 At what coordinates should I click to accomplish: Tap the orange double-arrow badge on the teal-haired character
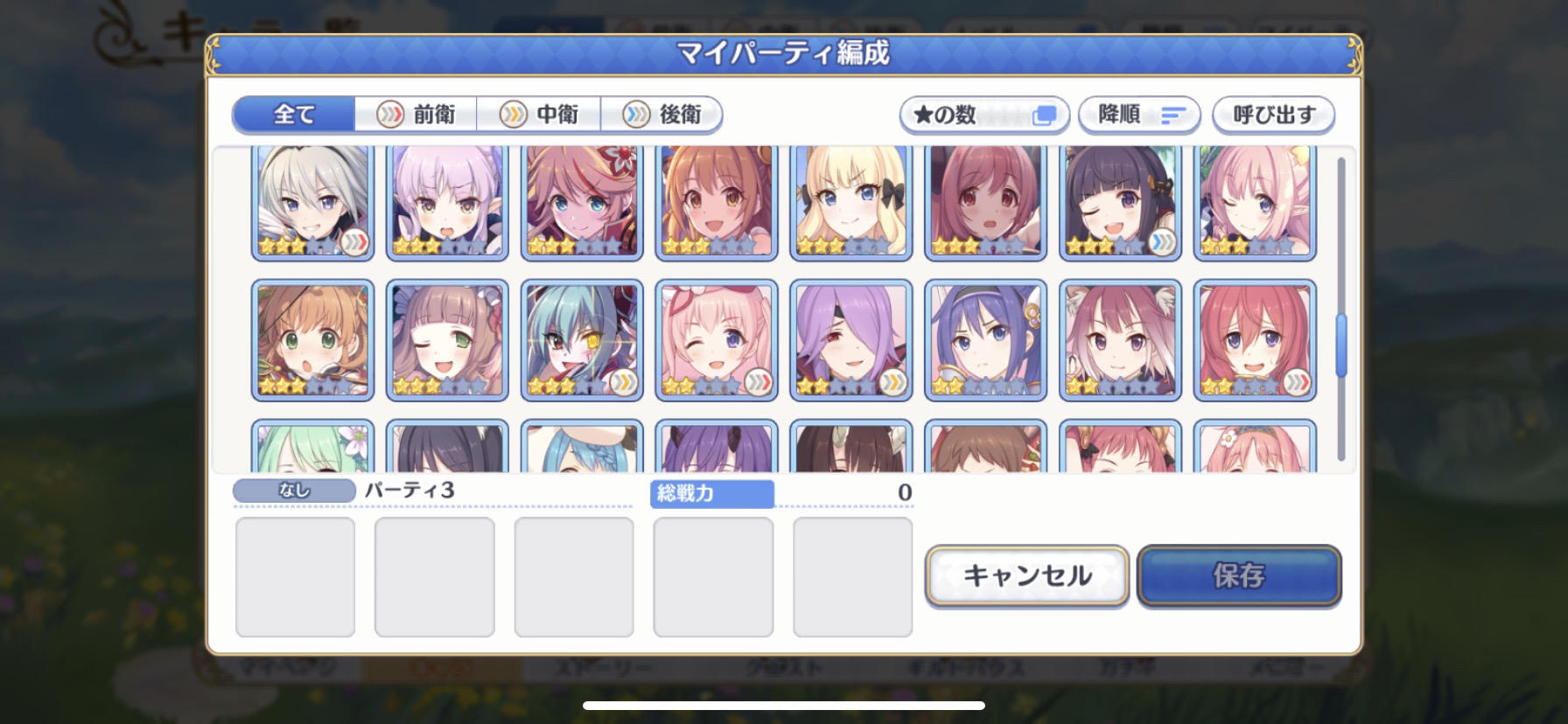623,382
